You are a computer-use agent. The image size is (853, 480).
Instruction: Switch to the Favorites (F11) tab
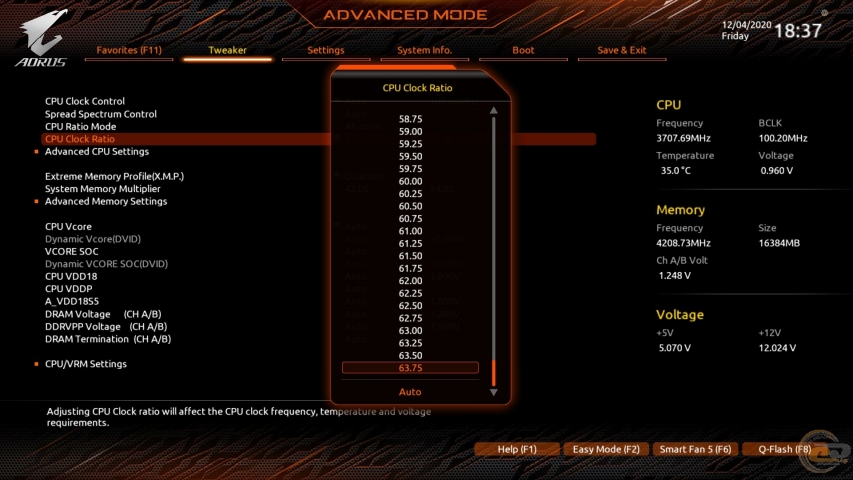(129, 50)
